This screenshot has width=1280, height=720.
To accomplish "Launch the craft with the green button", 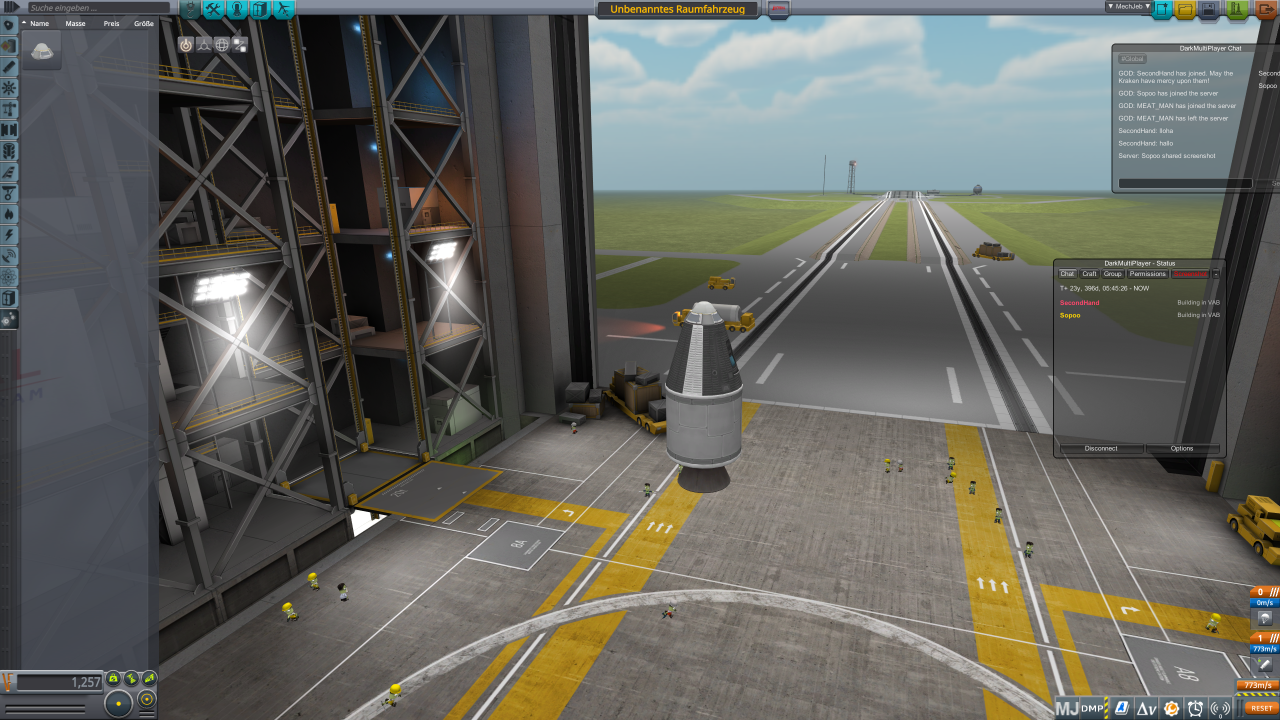I will pyautogui.click(x=1237, y=10).
